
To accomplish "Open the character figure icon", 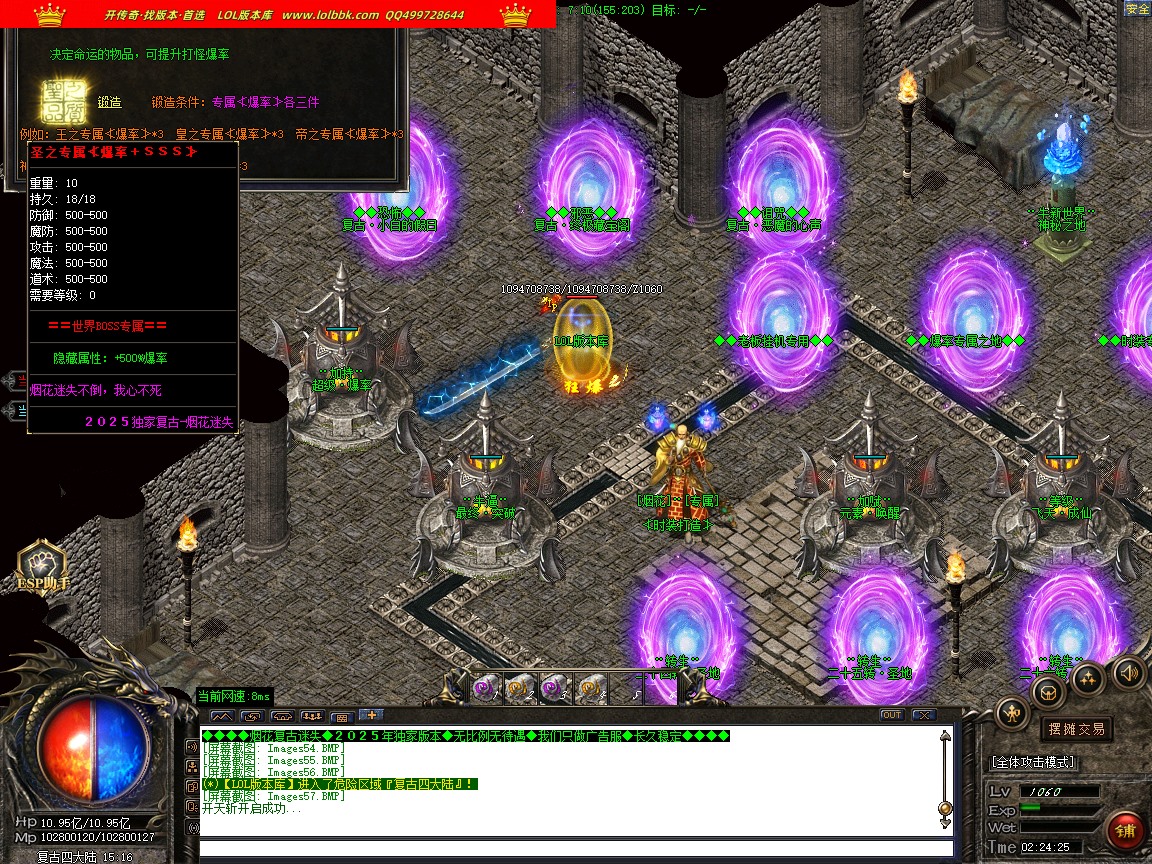I will coord(1012,712).
